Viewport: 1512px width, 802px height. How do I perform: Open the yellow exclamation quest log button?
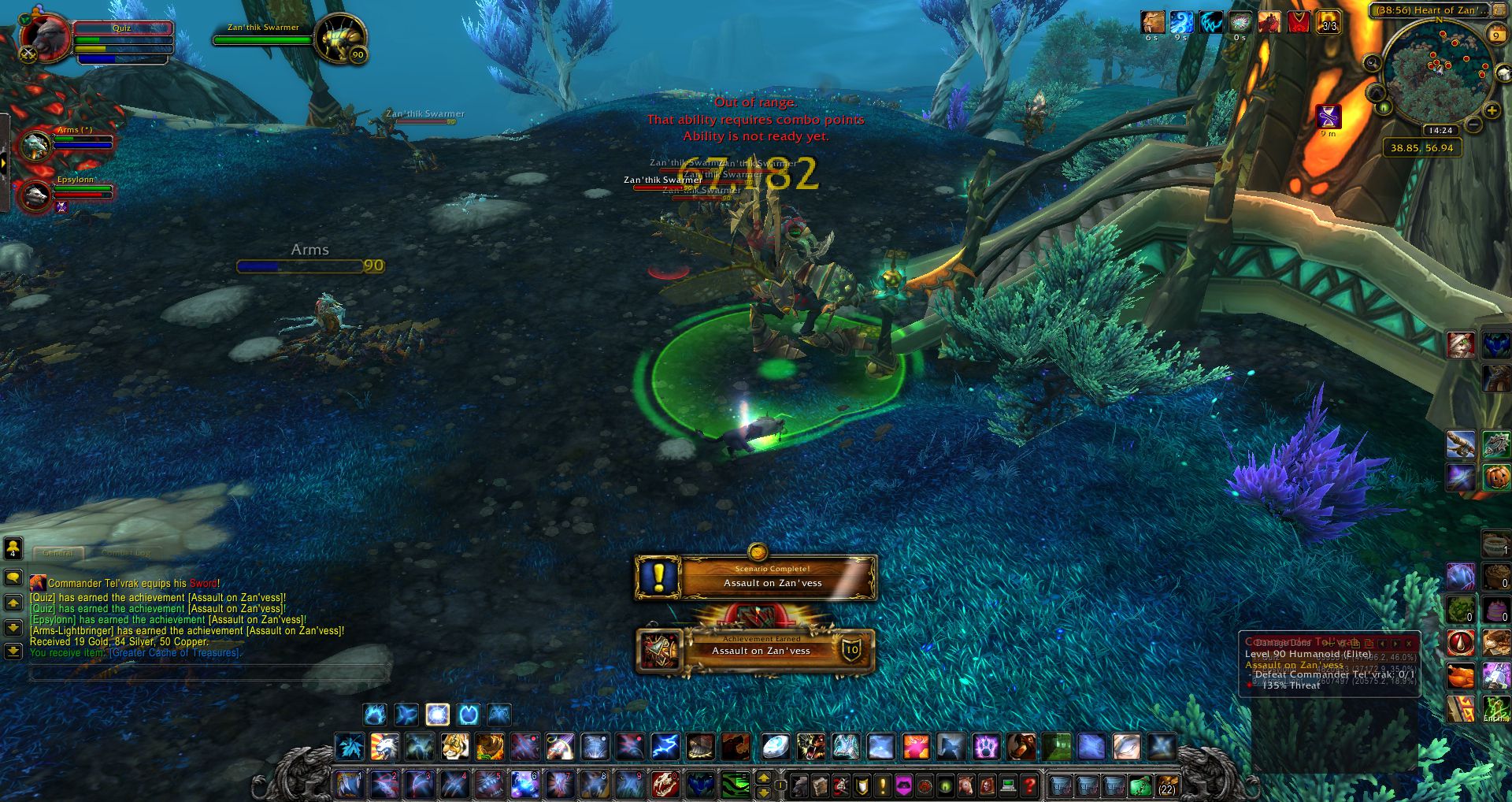(883, 785)
